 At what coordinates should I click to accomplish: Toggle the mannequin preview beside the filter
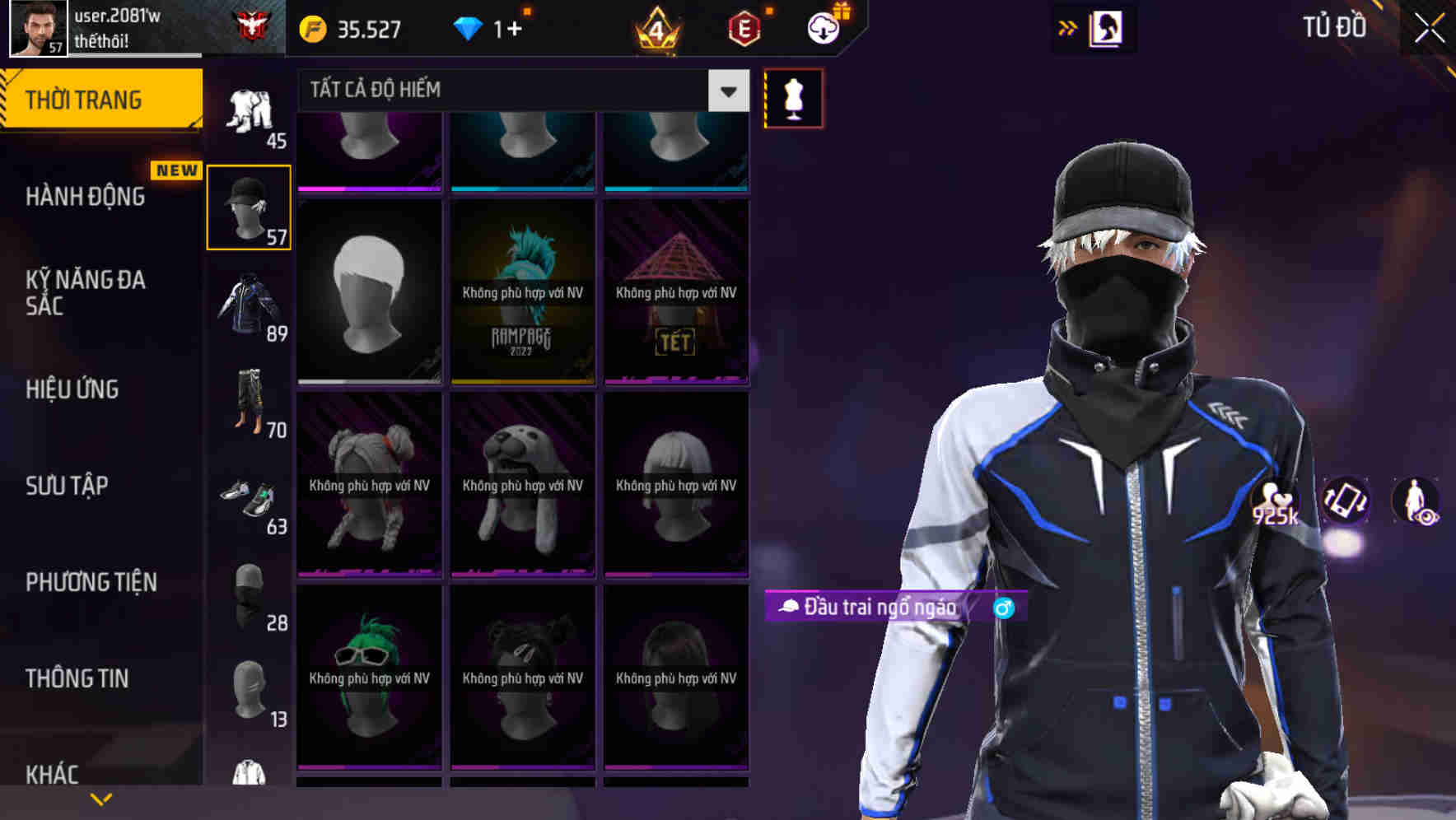(792, 97)
